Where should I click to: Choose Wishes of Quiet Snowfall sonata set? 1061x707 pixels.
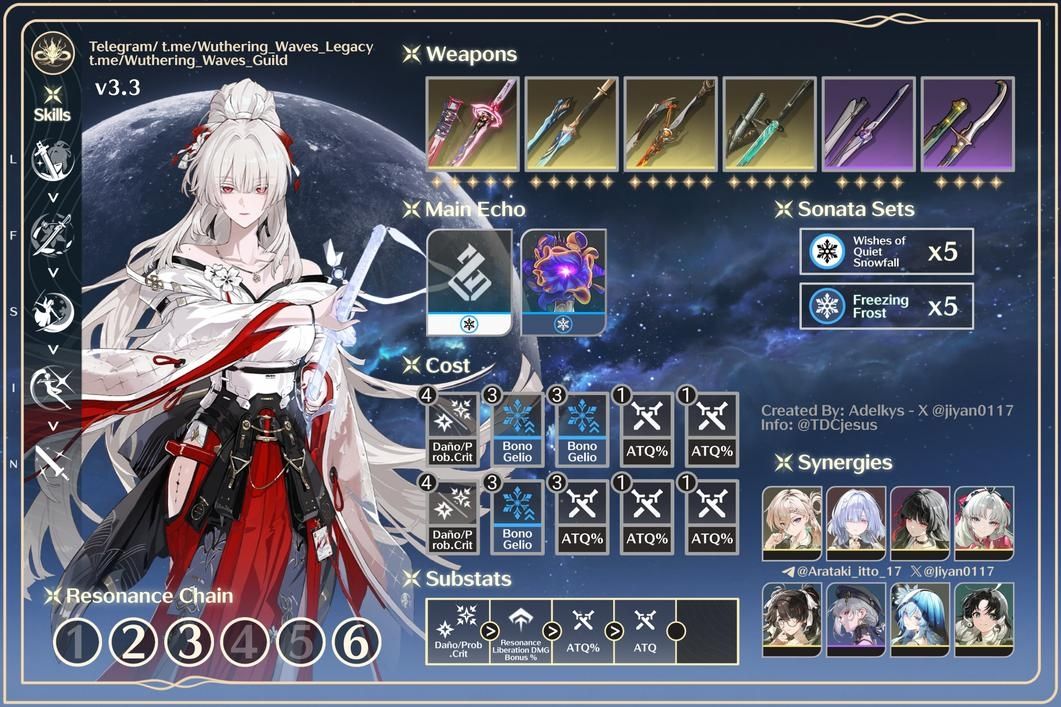click(886, 251)
